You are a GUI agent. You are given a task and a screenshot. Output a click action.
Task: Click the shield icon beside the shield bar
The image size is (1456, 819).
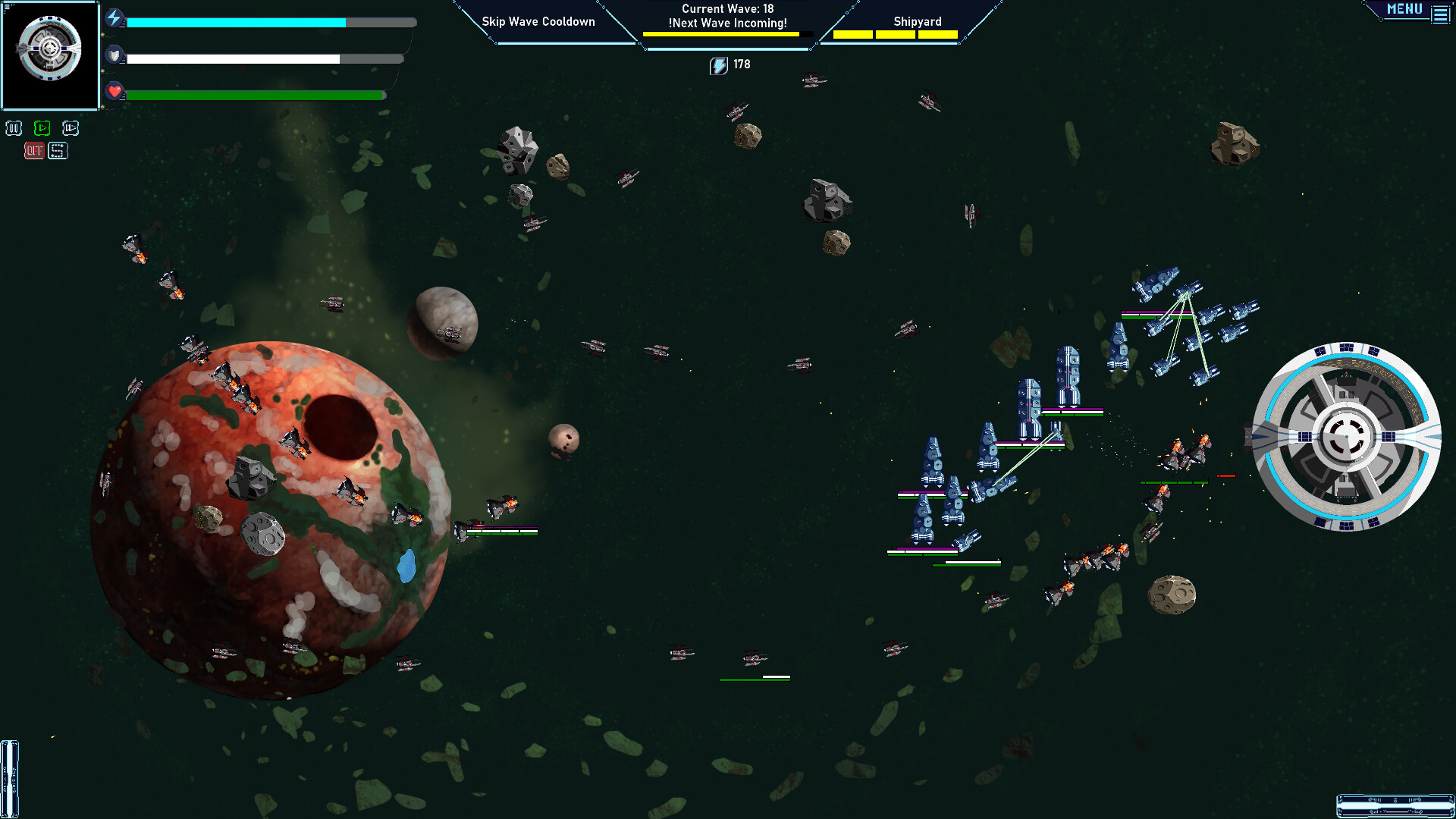115,55
